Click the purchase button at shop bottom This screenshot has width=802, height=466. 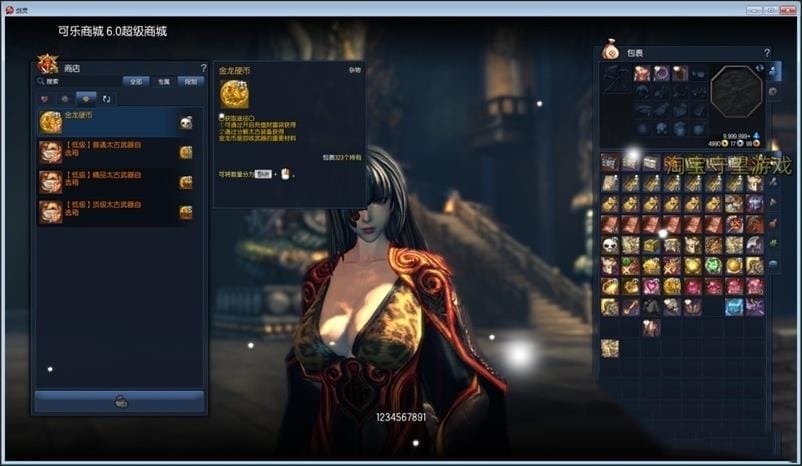tap(120, 401)
